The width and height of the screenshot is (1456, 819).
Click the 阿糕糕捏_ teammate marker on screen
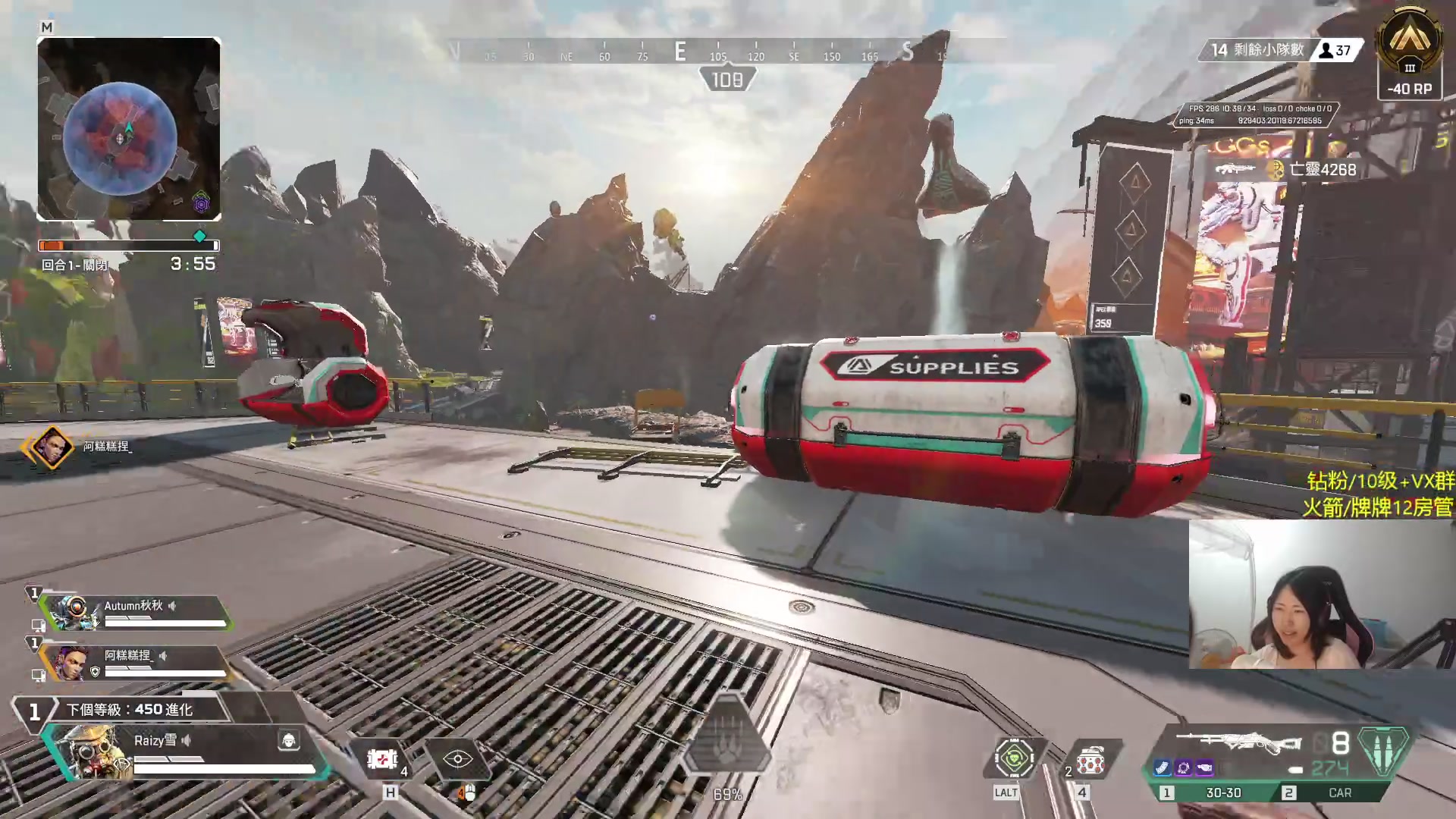51,447
